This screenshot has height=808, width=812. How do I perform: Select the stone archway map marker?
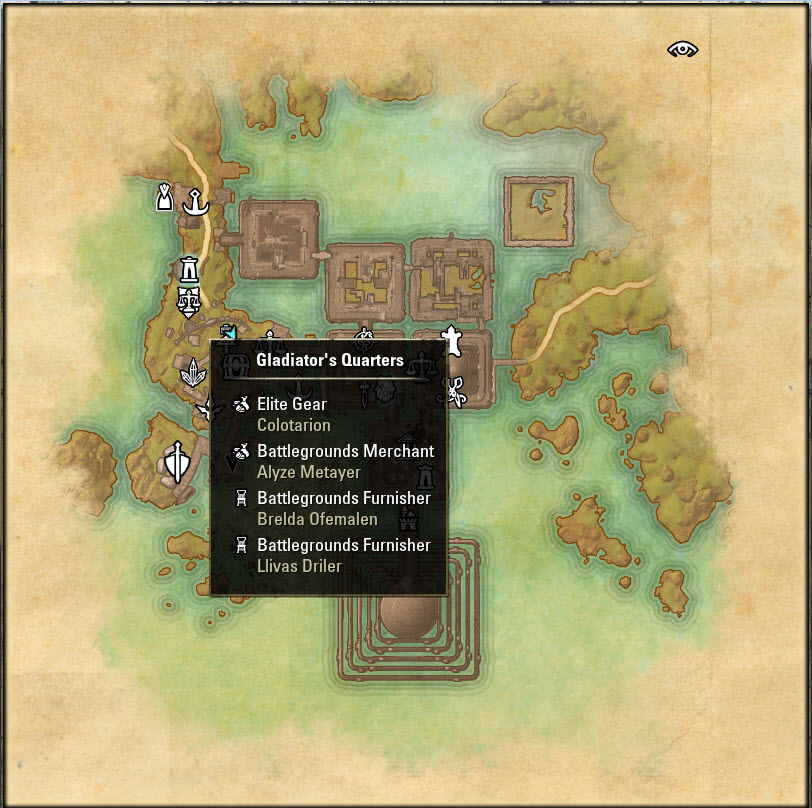click(188, 270)
